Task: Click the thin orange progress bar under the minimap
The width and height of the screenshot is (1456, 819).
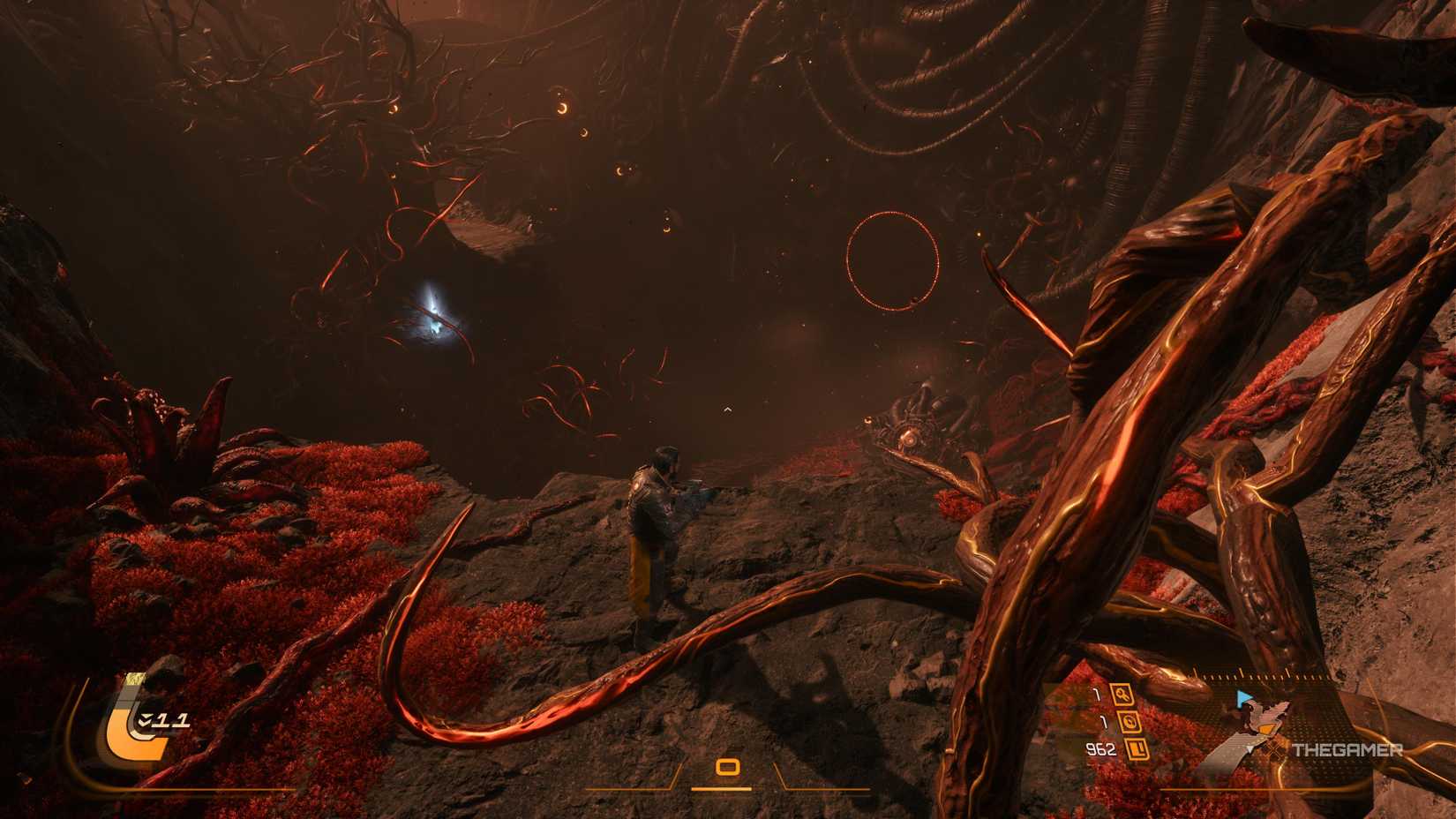Action: 1280,789
